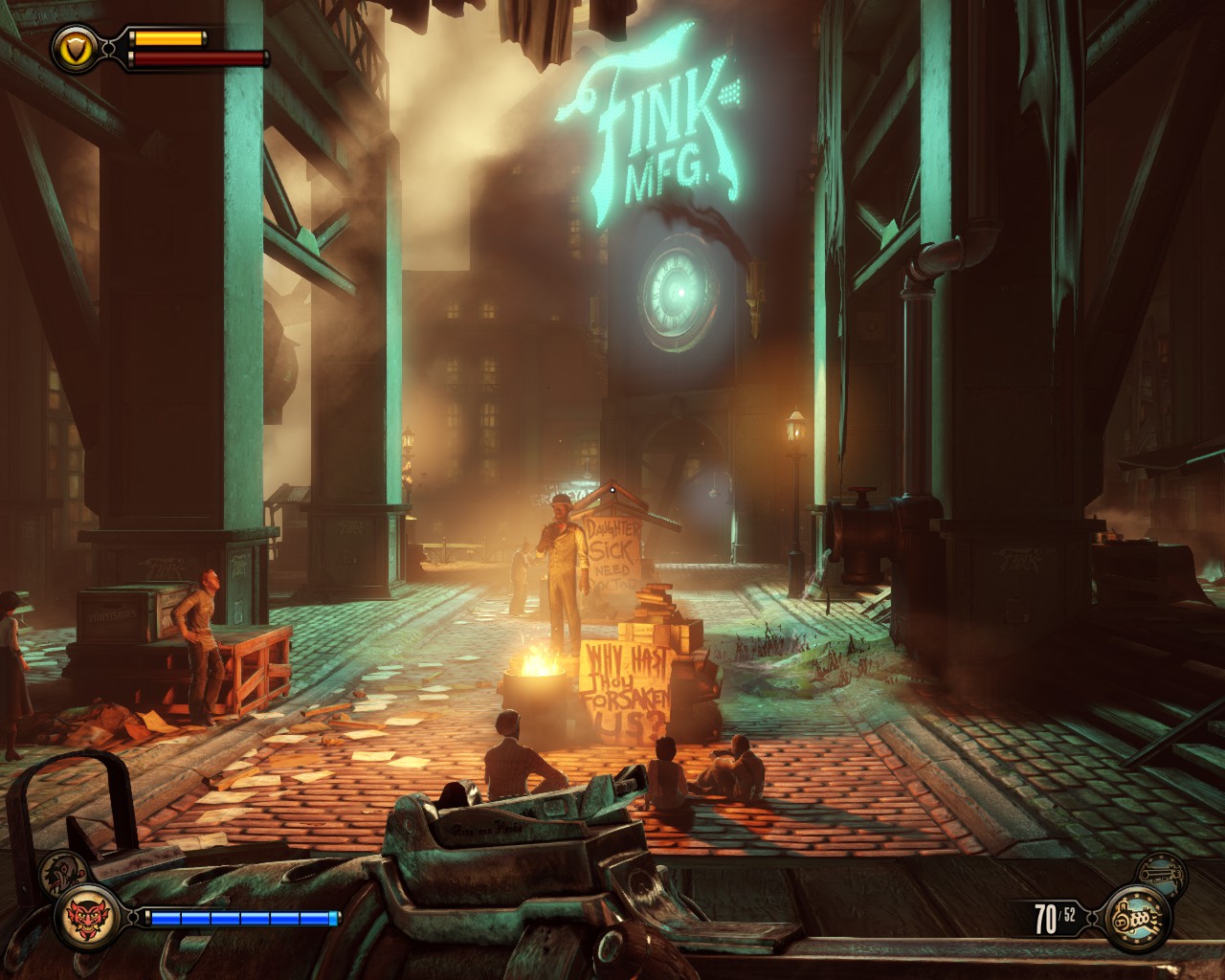Switch to the secondary vigor icon above the devil
Screen dimensions: 1225x980
[64, 869]
